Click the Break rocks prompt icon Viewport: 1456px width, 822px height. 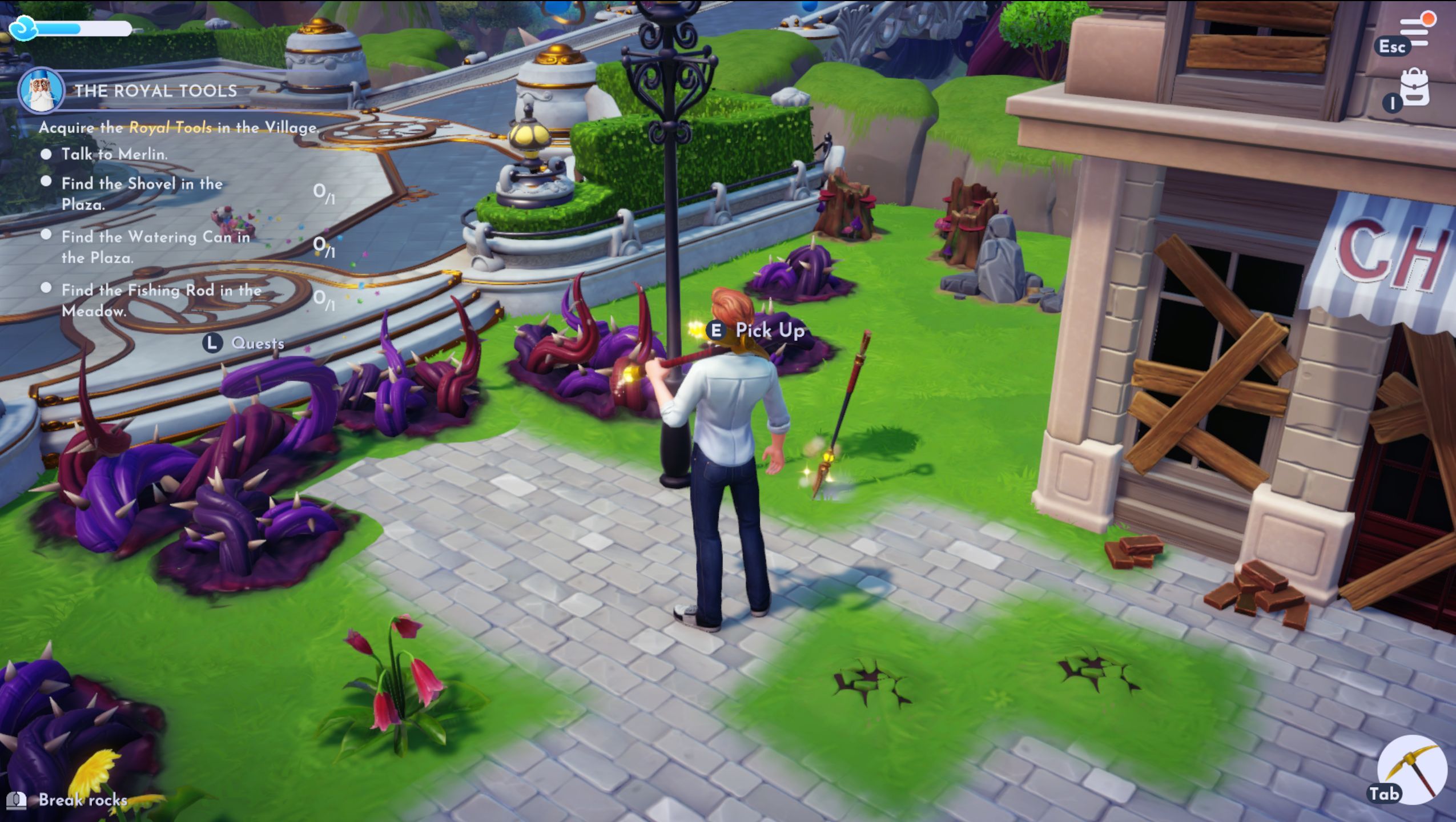click(18, 801)
